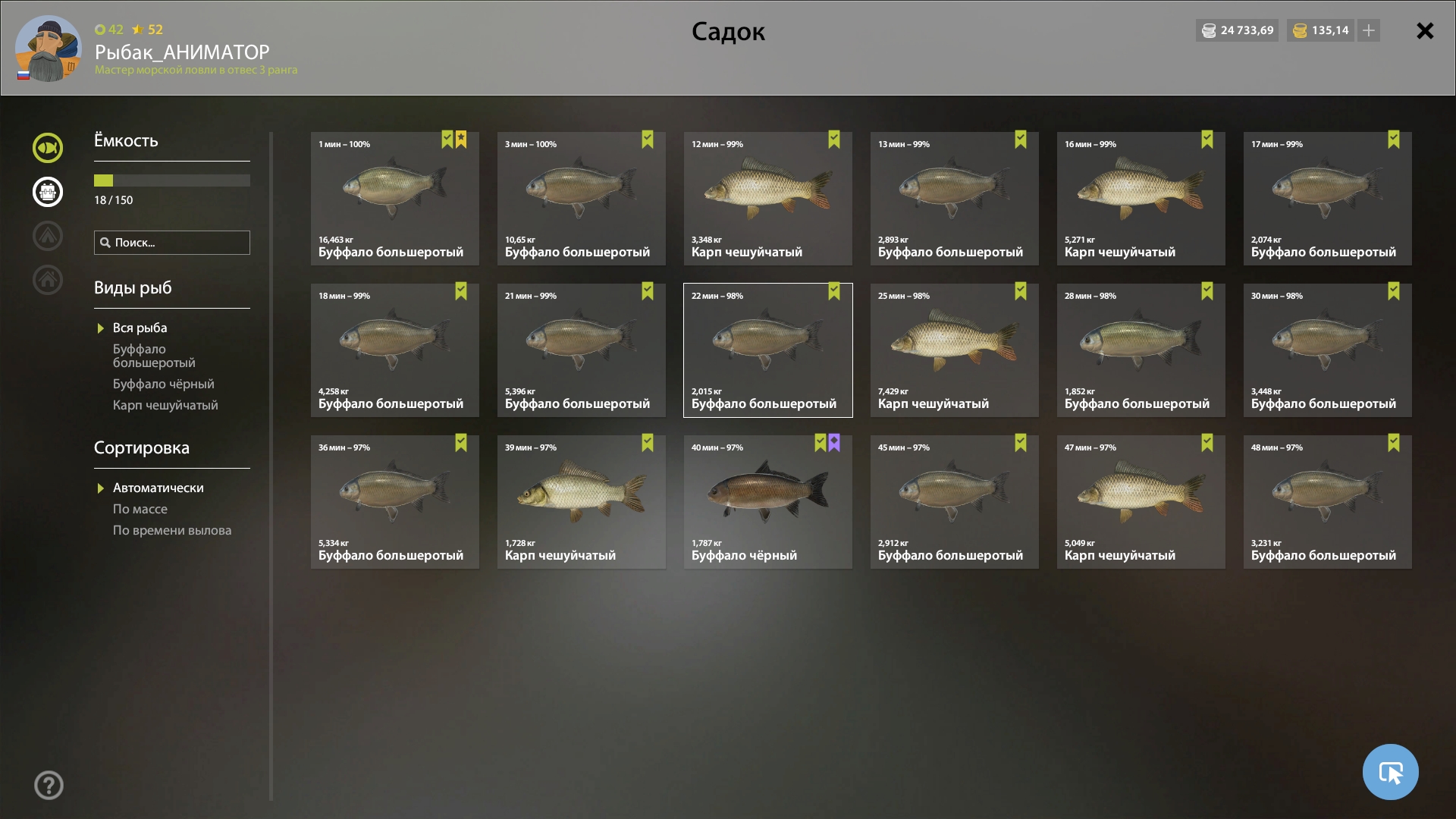
Task: Select the 16,463 кг Буффало большеротый card
Action: click(x=394, y=199)
